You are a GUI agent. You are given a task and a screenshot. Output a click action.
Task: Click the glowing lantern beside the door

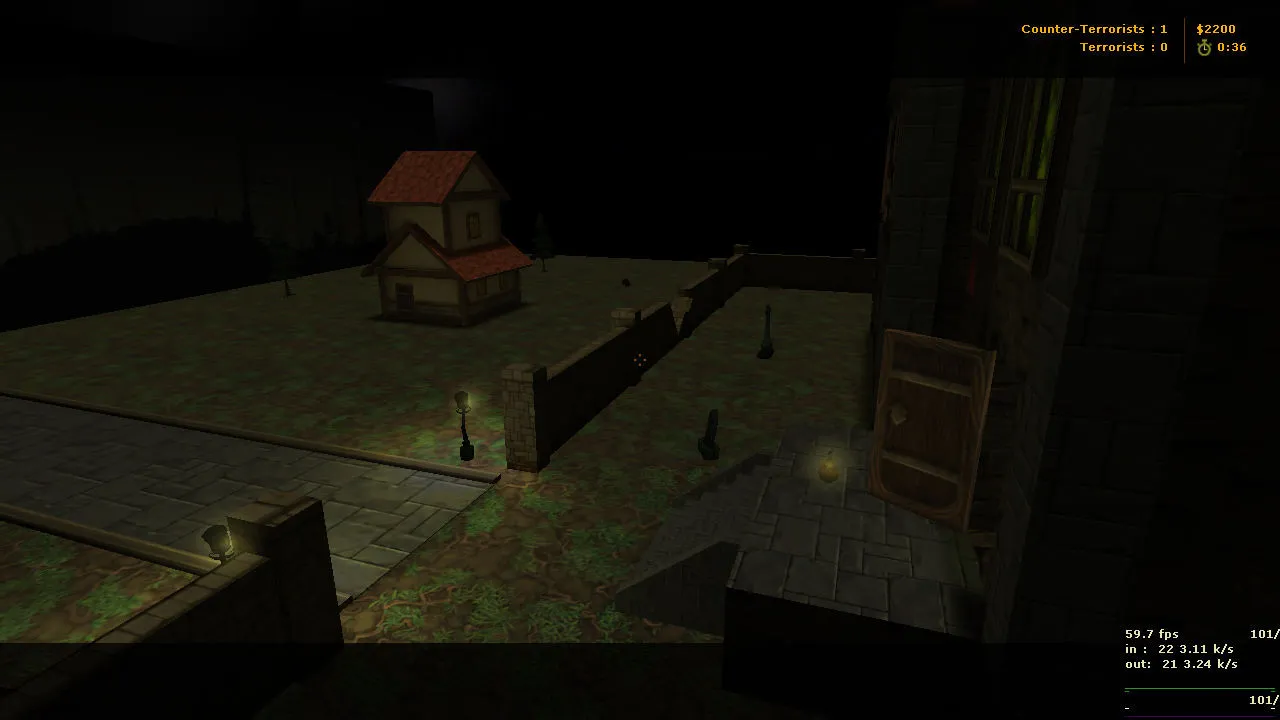click(x=827, y=468)
